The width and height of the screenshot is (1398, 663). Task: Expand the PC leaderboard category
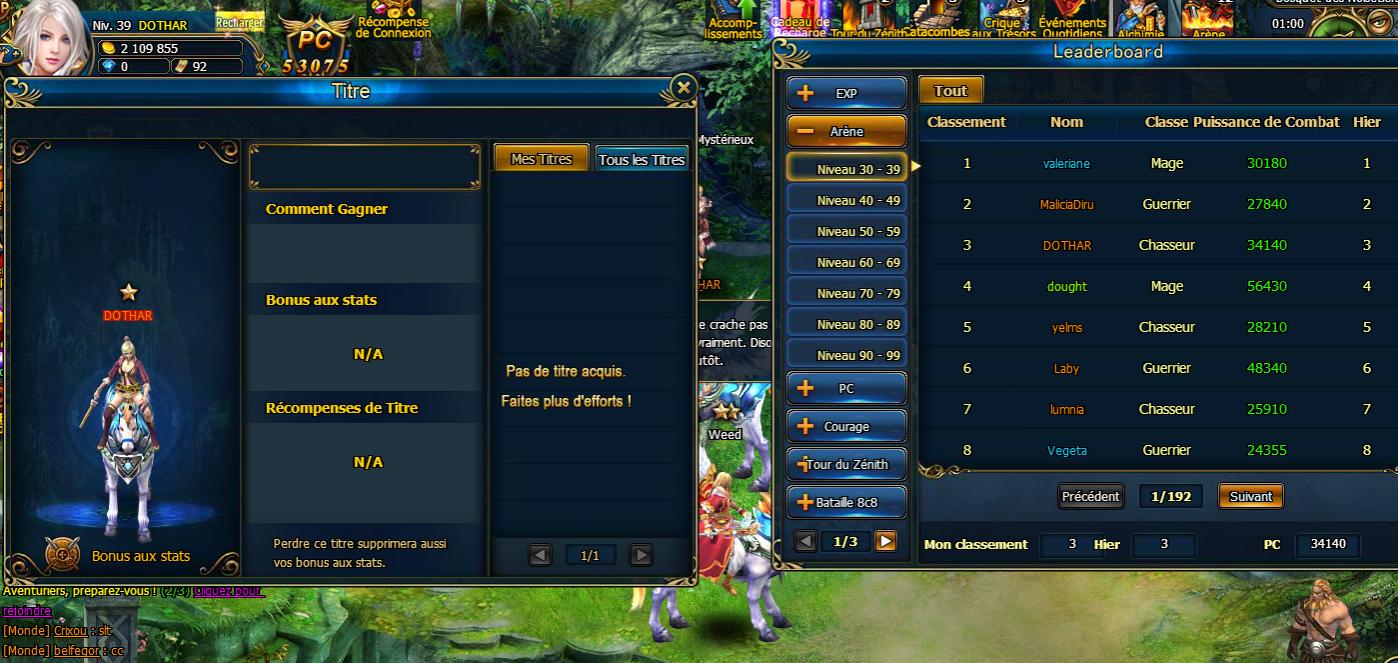(x=846, y=388)
